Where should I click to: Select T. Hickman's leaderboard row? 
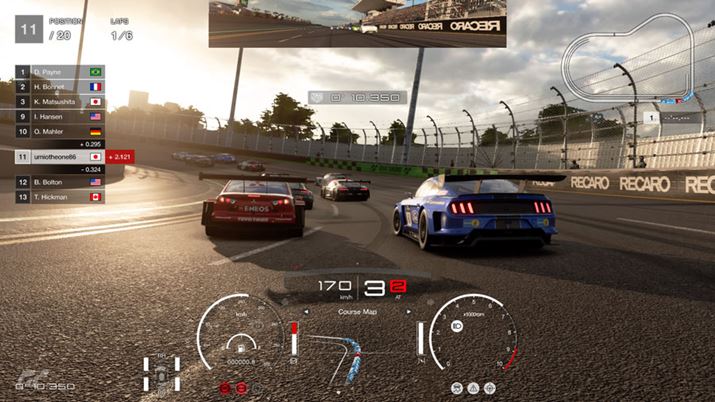pyautogui.click(x=60, y=197)
